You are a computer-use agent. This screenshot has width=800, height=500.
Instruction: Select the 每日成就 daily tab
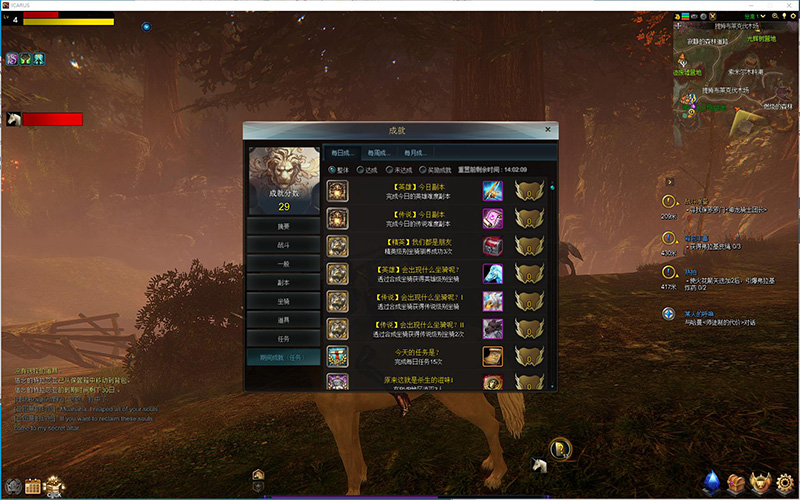[x=343, y=152]
